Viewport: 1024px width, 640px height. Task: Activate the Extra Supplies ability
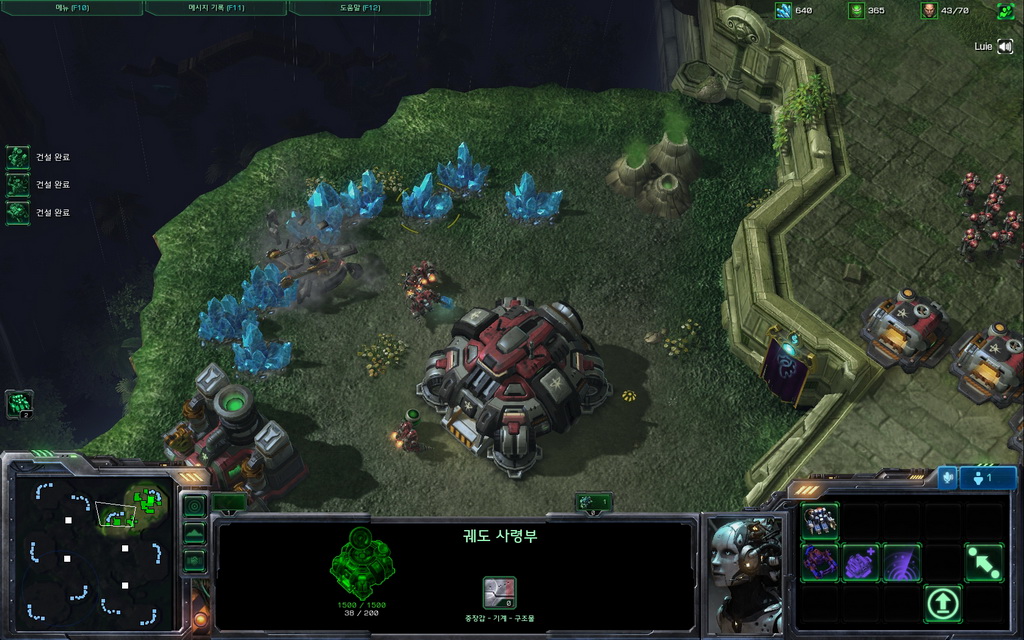(x=861, y=562)
